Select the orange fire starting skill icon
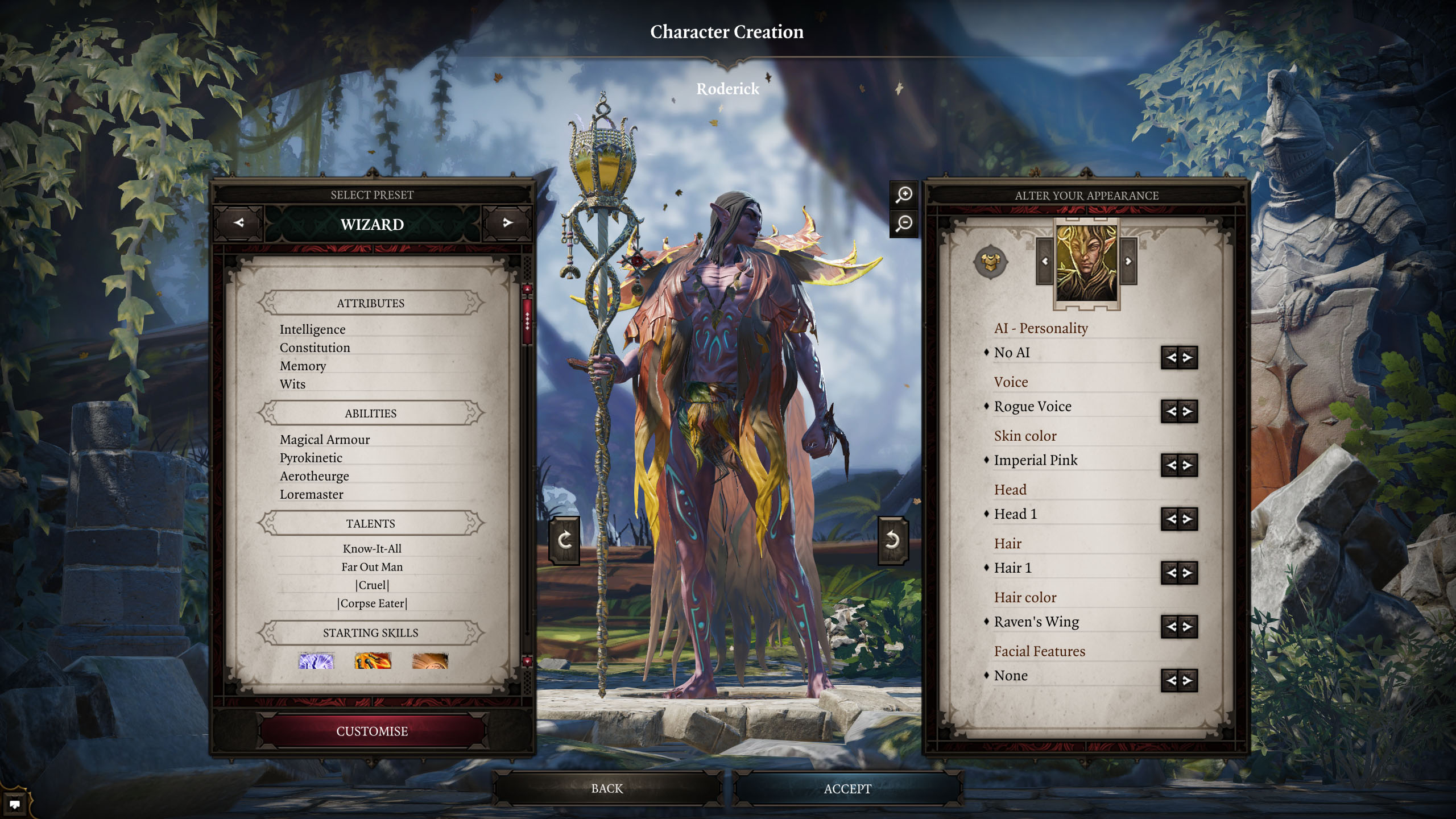The width and height of the screenshot is (1456, 819). (373, 661)
